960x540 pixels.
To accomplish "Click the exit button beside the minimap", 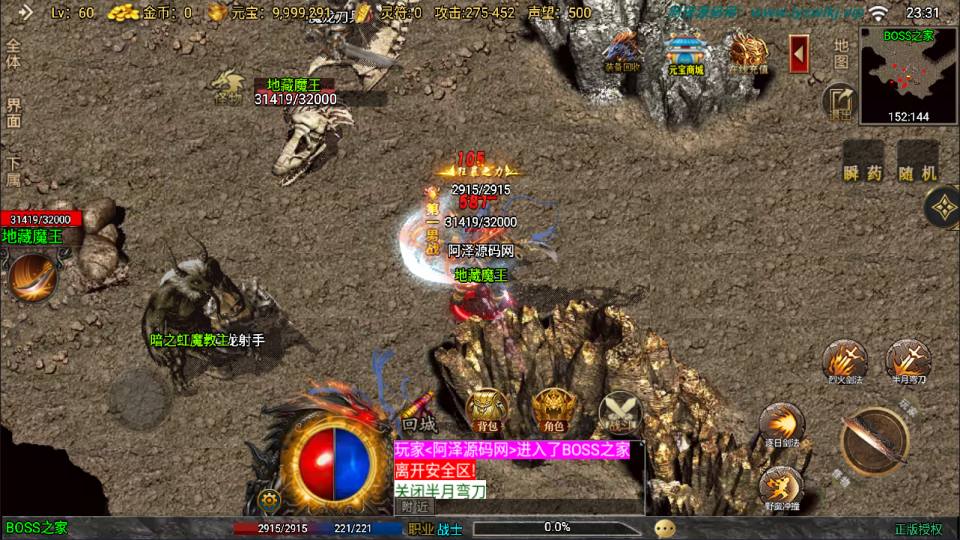I will 840,101.
